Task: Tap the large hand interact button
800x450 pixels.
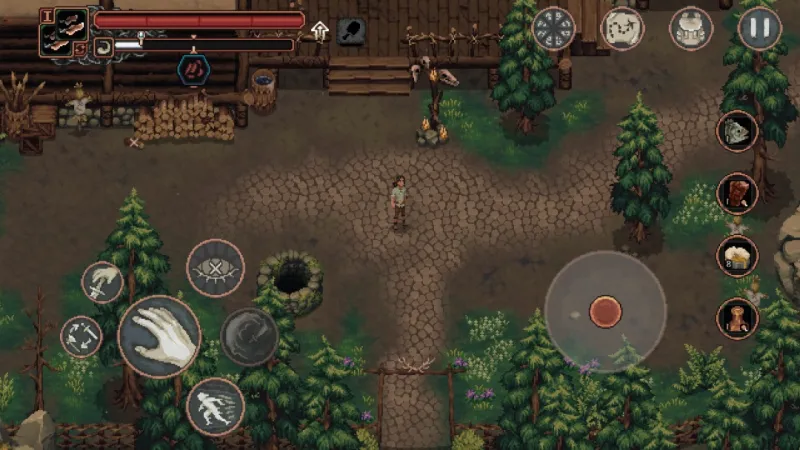Action: pos(159,336)
